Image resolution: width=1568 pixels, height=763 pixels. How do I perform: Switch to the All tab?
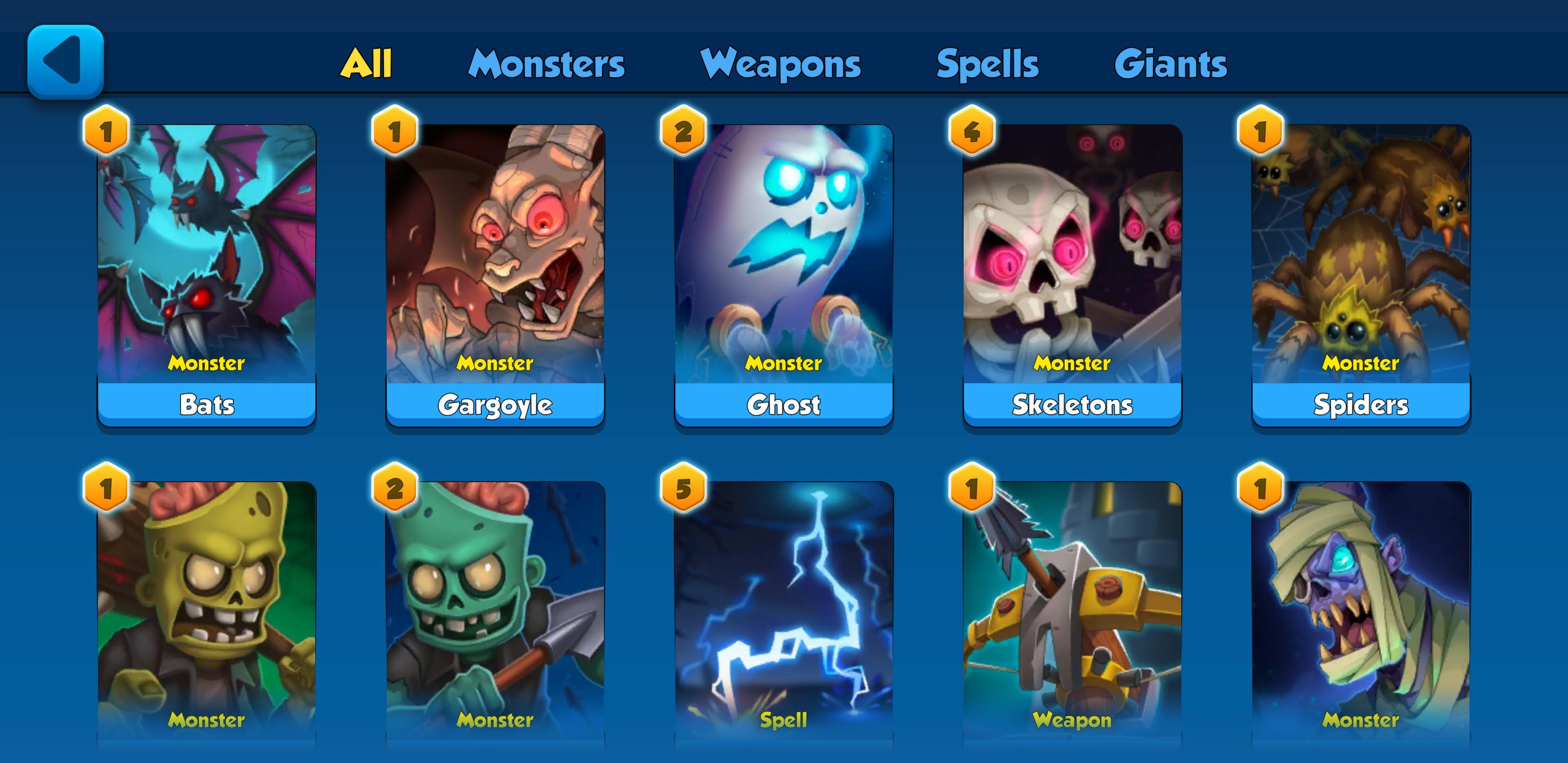[366, 64]
